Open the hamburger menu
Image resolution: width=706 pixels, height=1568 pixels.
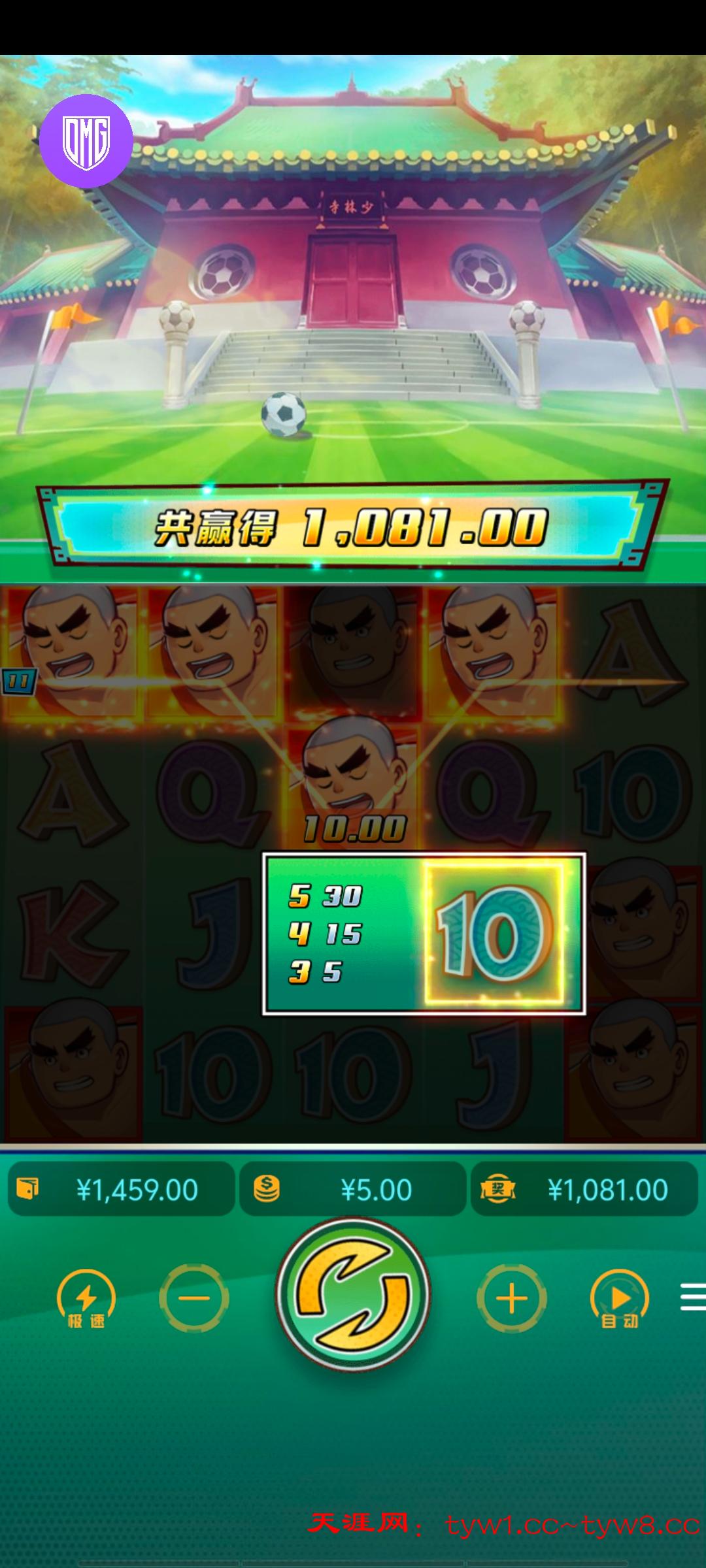click(x=692, y=1297)
